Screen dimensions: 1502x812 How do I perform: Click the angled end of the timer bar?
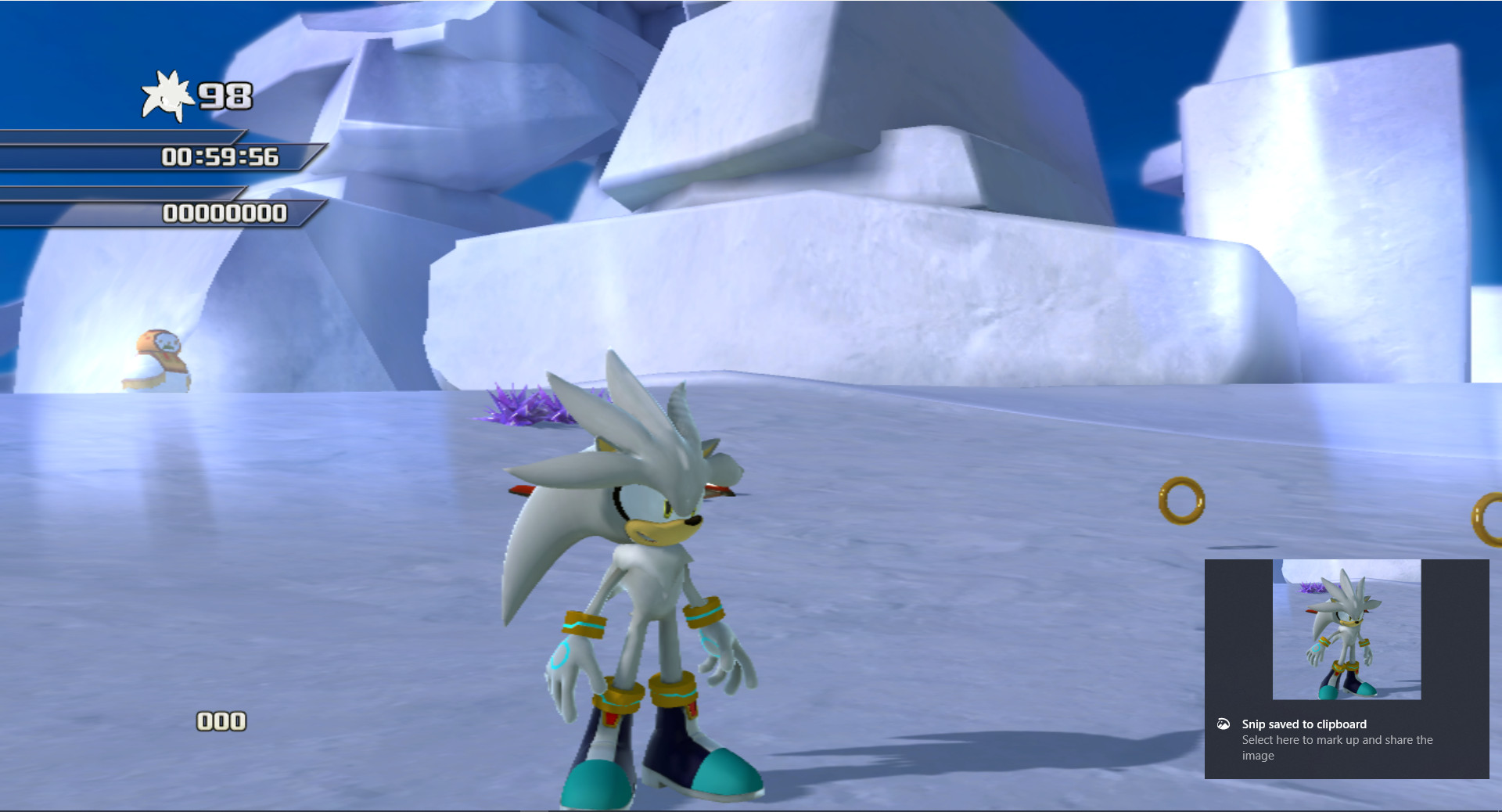310,156
